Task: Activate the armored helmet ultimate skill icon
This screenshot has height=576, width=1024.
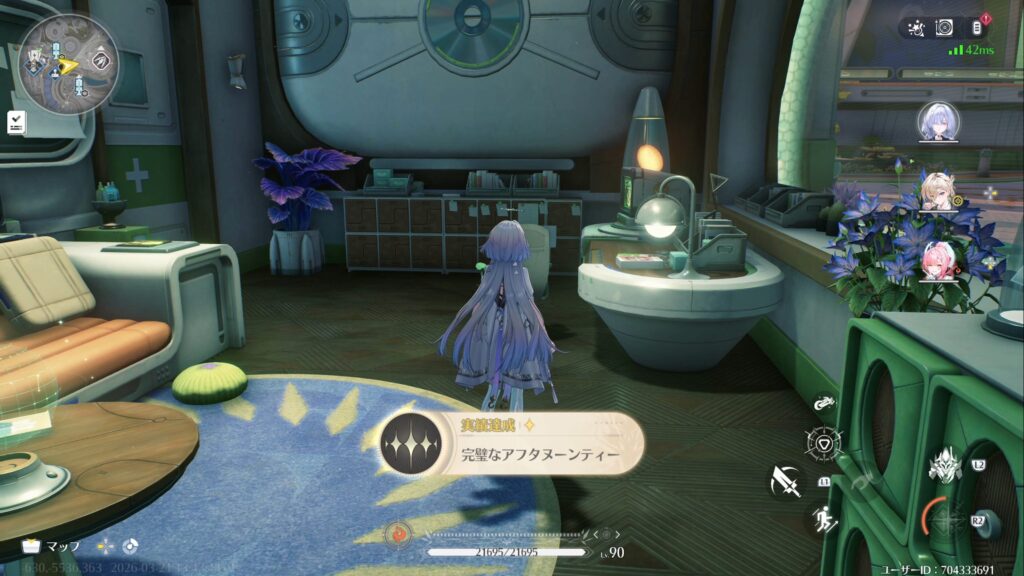Action: pos(944,465)
